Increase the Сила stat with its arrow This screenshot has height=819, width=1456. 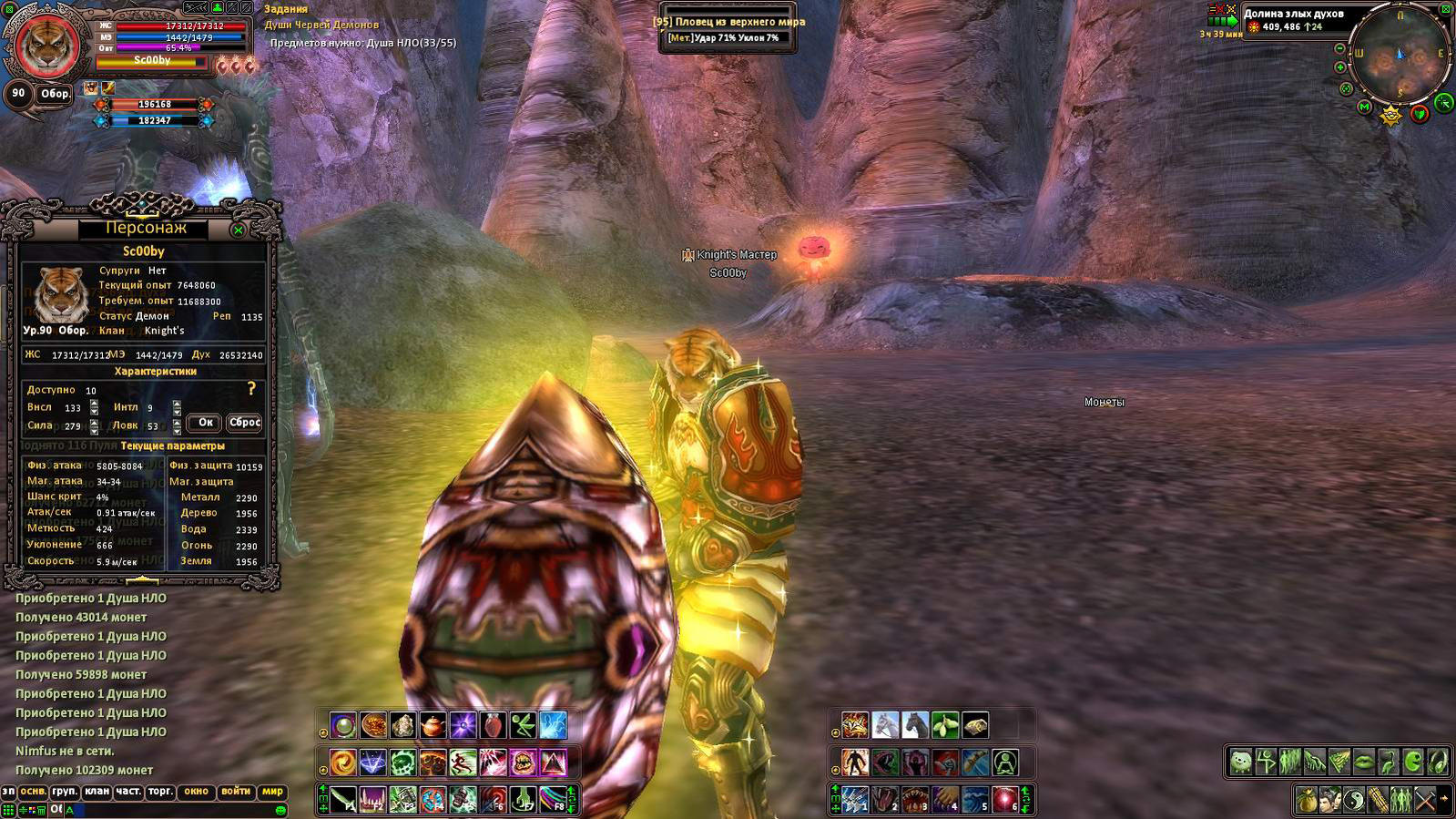pos(94,422)
